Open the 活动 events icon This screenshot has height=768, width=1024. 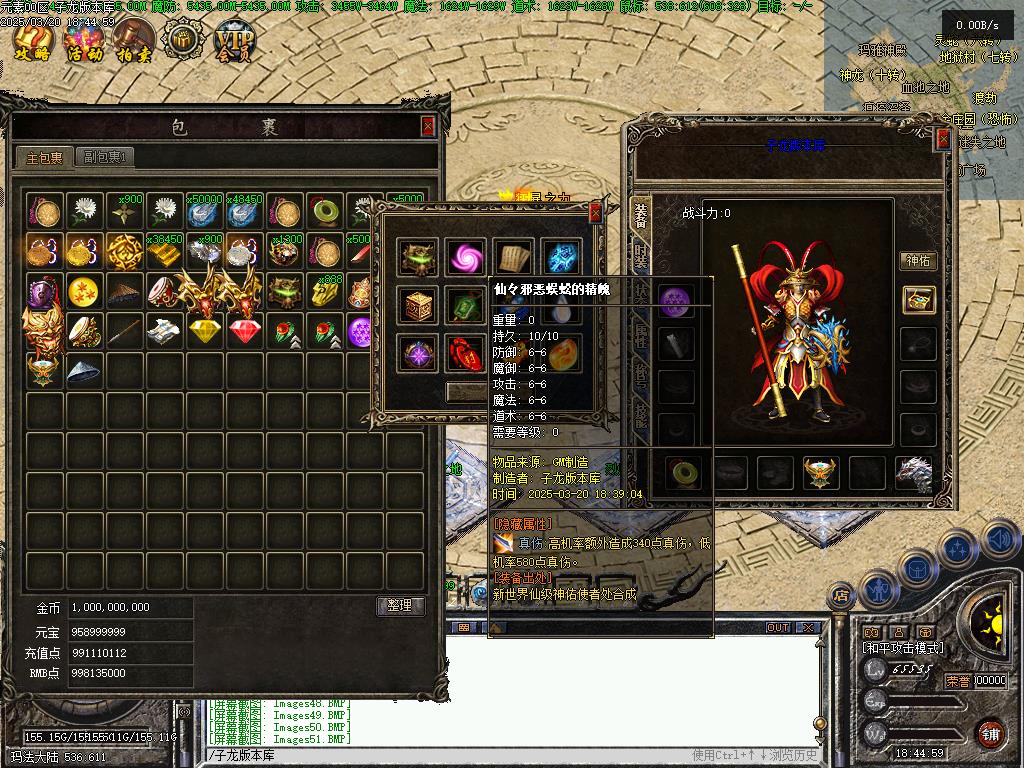(x=84, y=42)
